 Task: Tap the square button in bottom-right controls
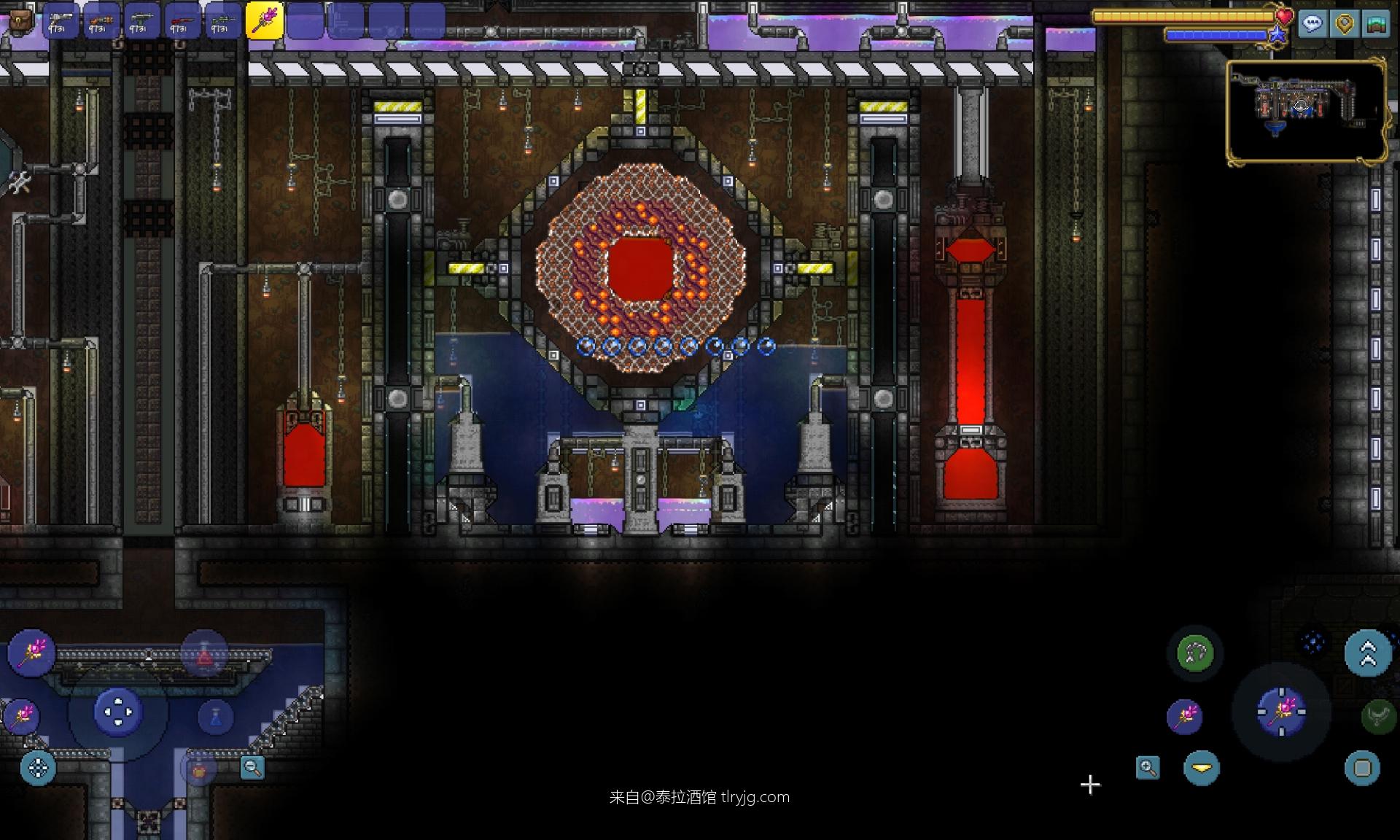(1362, 768)
